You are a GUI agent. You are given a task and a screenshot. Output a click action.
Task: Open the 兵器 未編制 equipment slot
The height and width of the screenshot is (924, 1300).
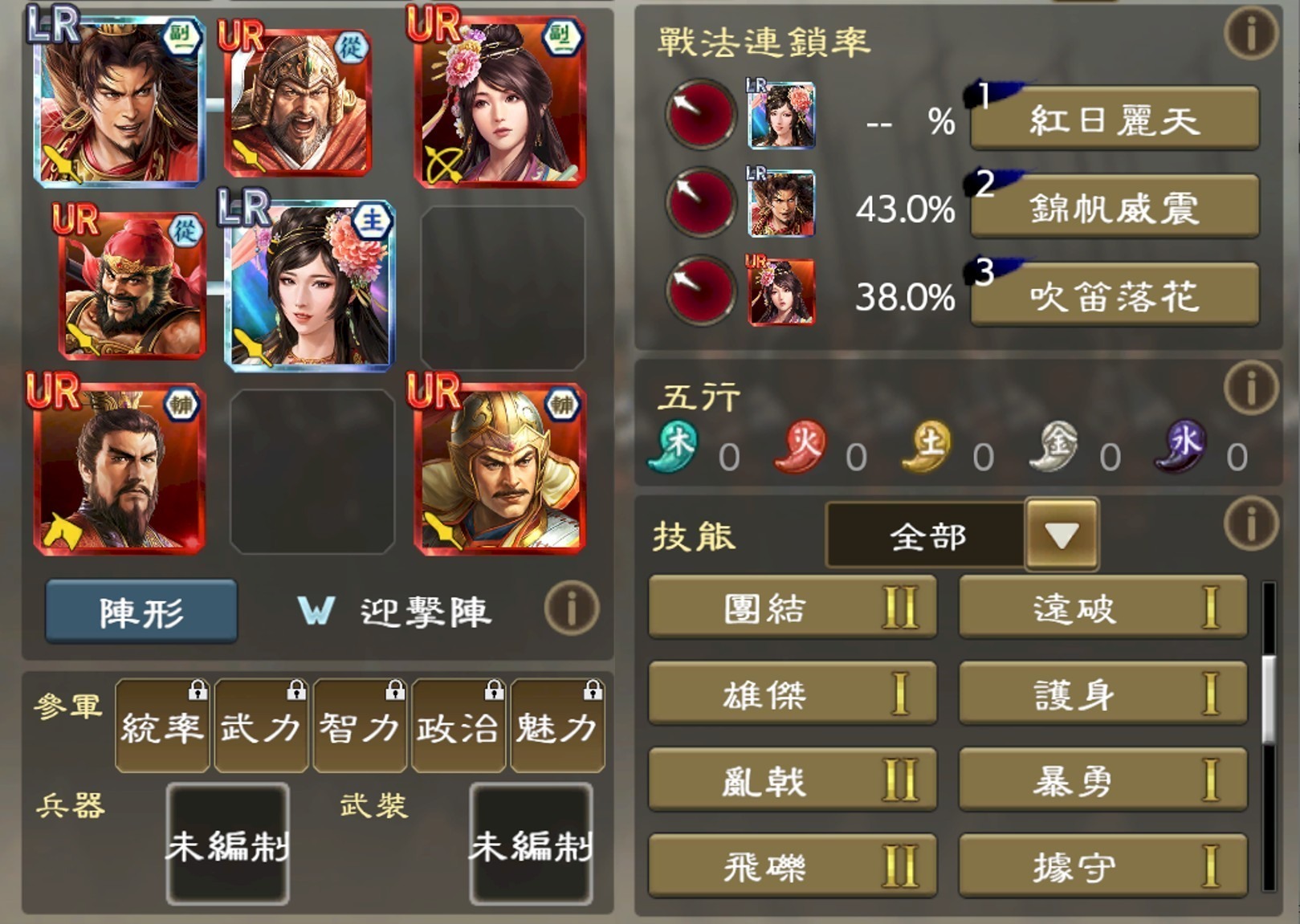(226, 845)
